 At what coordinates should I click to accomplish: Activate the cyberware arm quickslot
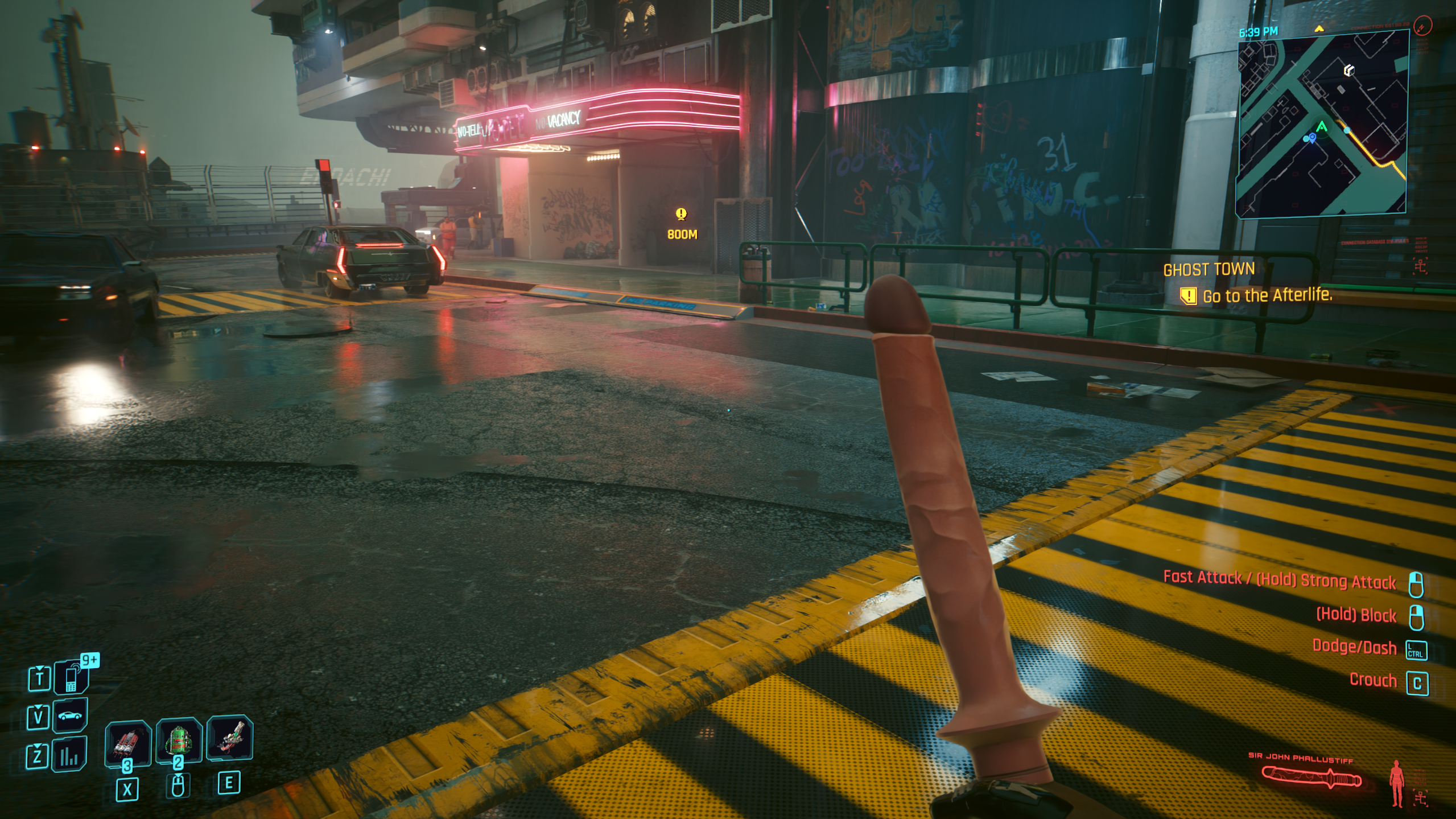click(229, 738)
